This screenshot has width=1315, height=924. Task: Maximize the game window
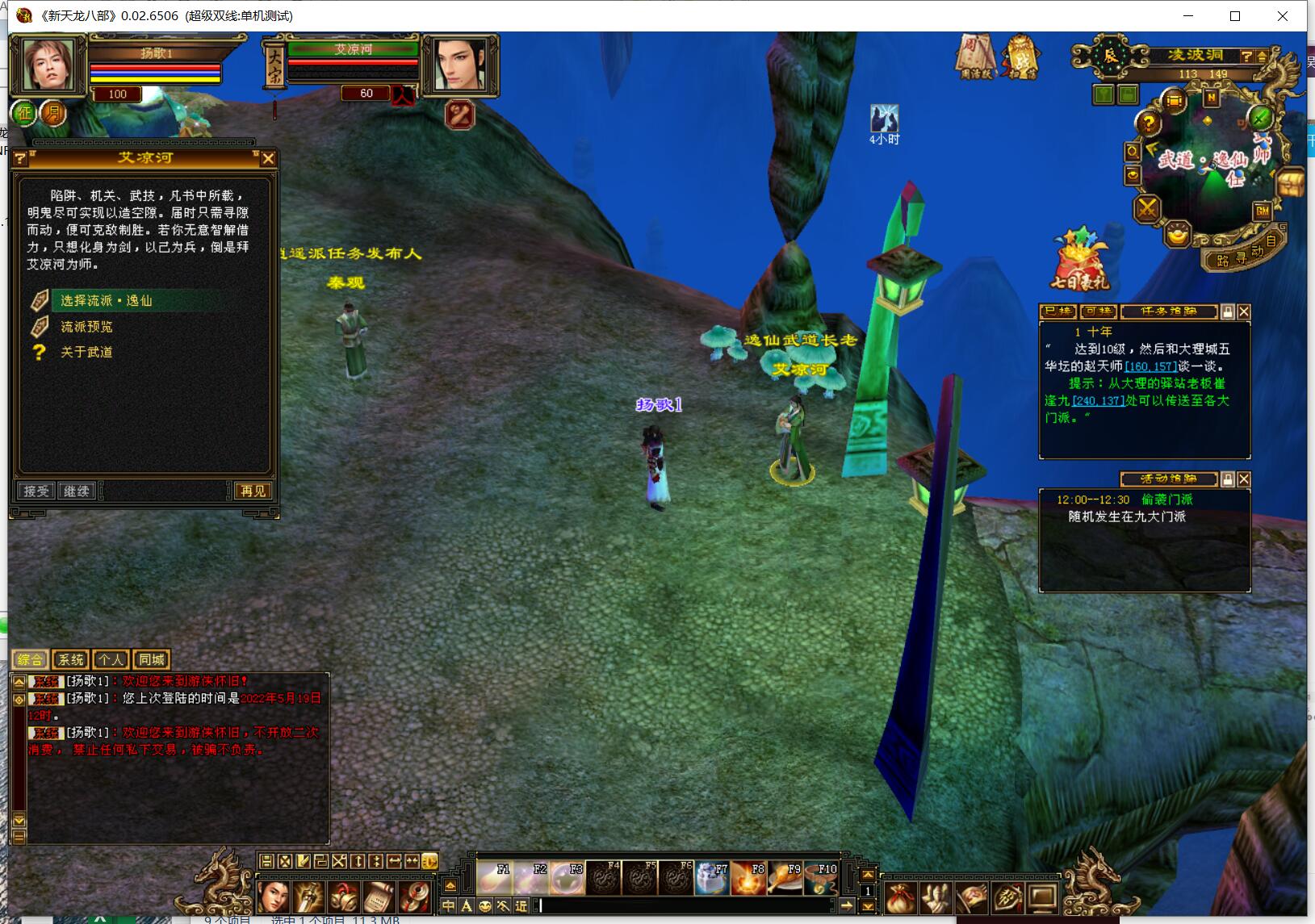[1235, 16]
